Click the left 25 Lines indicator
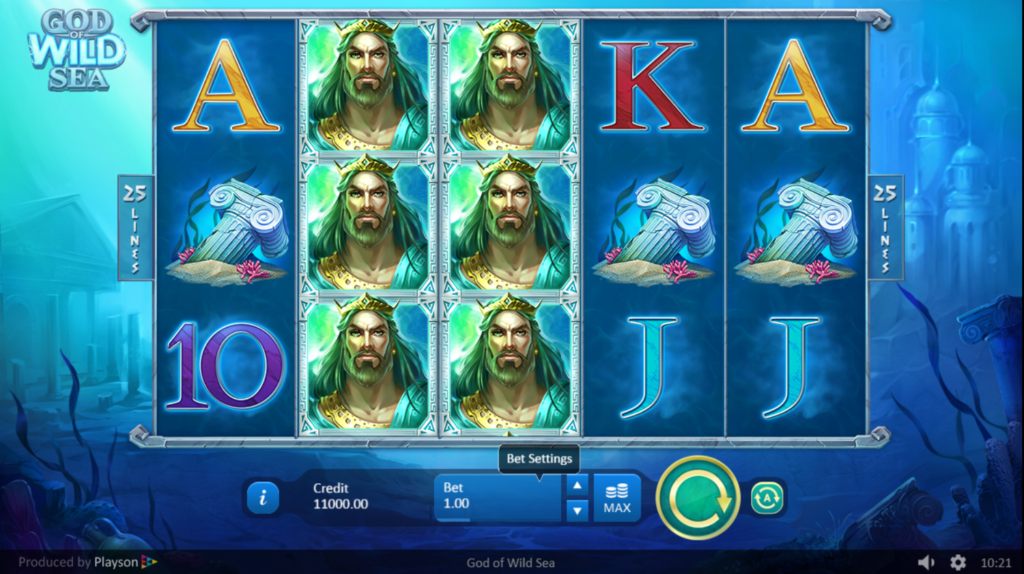 click(134, 228)
